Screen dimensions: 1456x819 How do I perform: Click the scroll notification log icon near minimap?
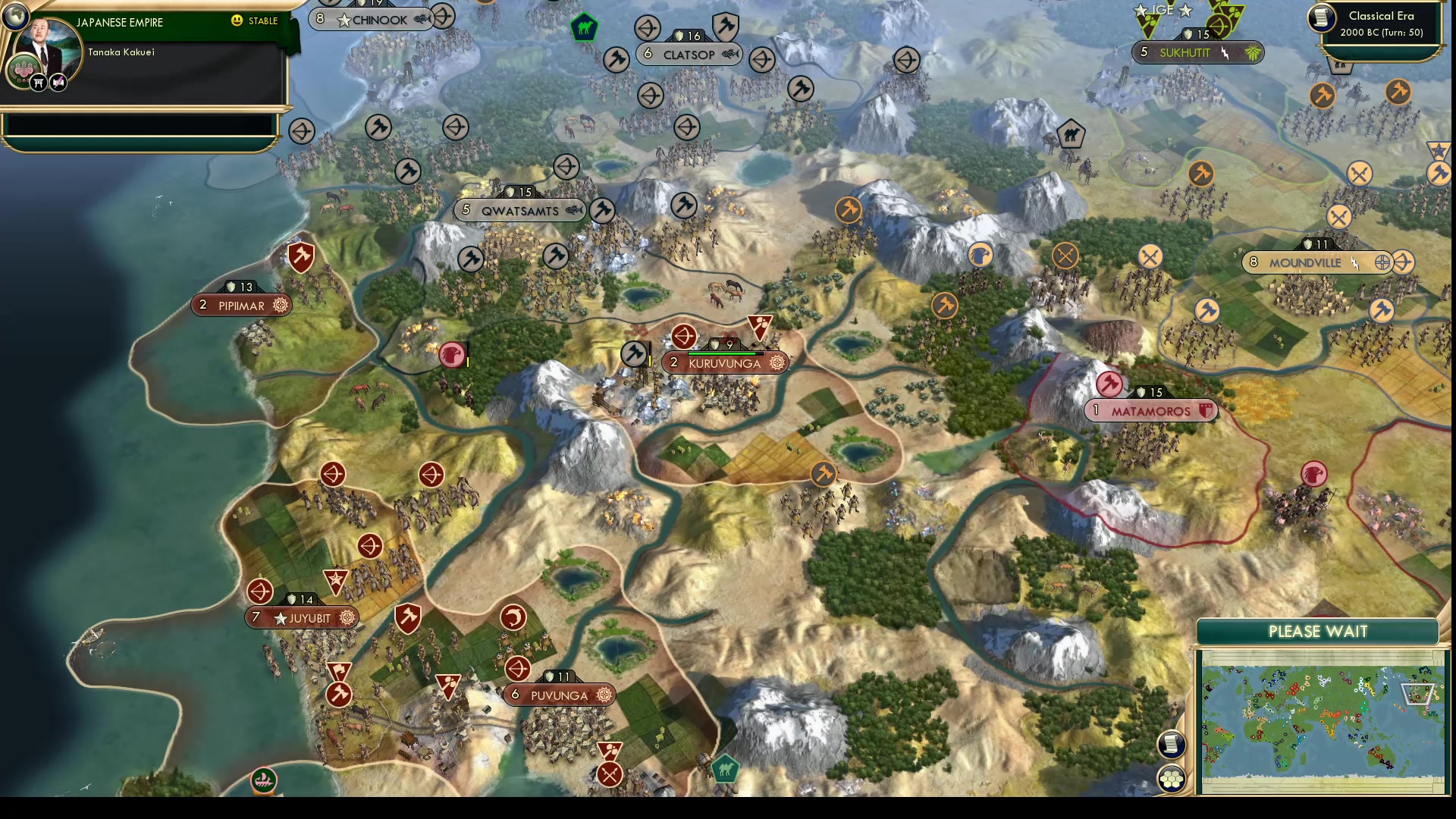click(1172, 745)
